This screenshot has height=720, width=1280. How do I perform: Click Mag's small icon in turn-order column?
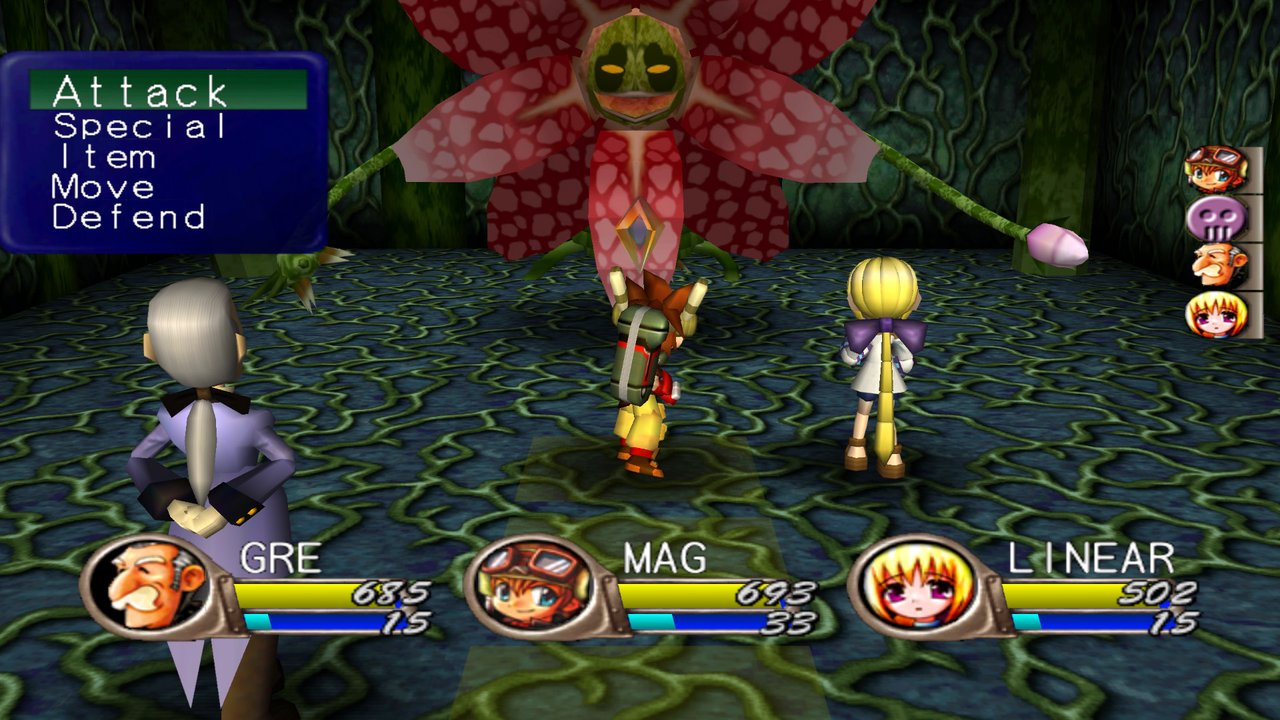(1216, 169)
